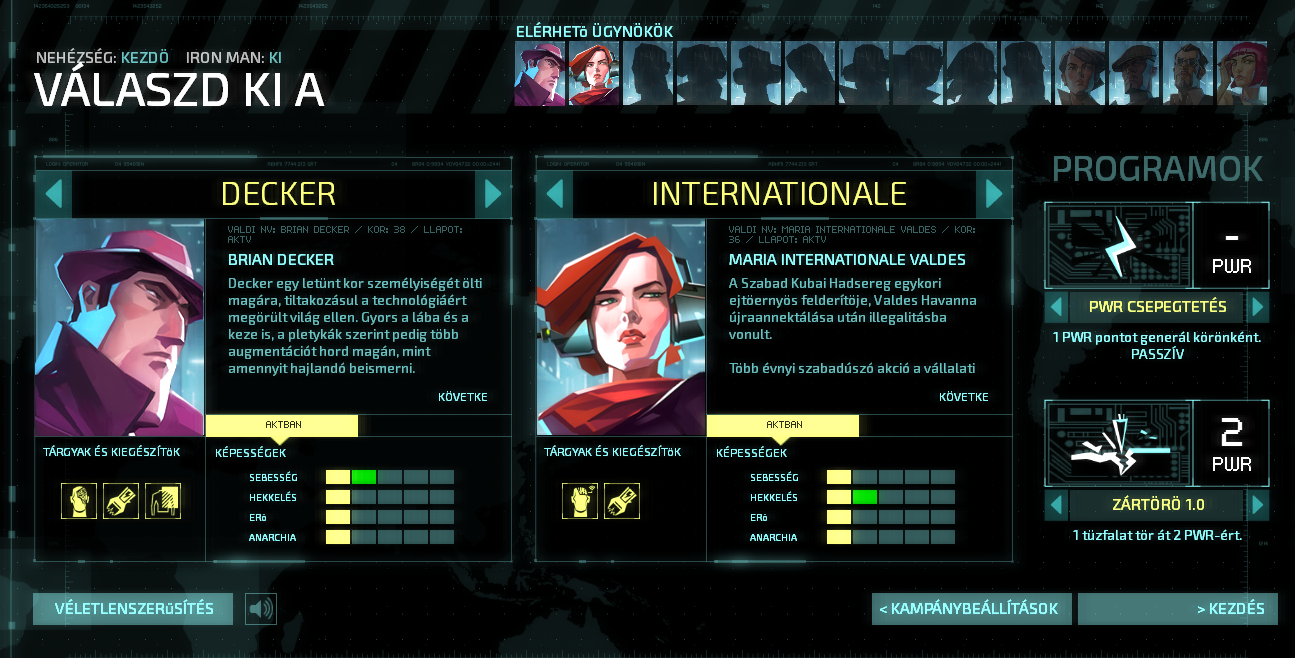
Task: Select the program after Zártörő 1.0
Action: point(1259,505)
